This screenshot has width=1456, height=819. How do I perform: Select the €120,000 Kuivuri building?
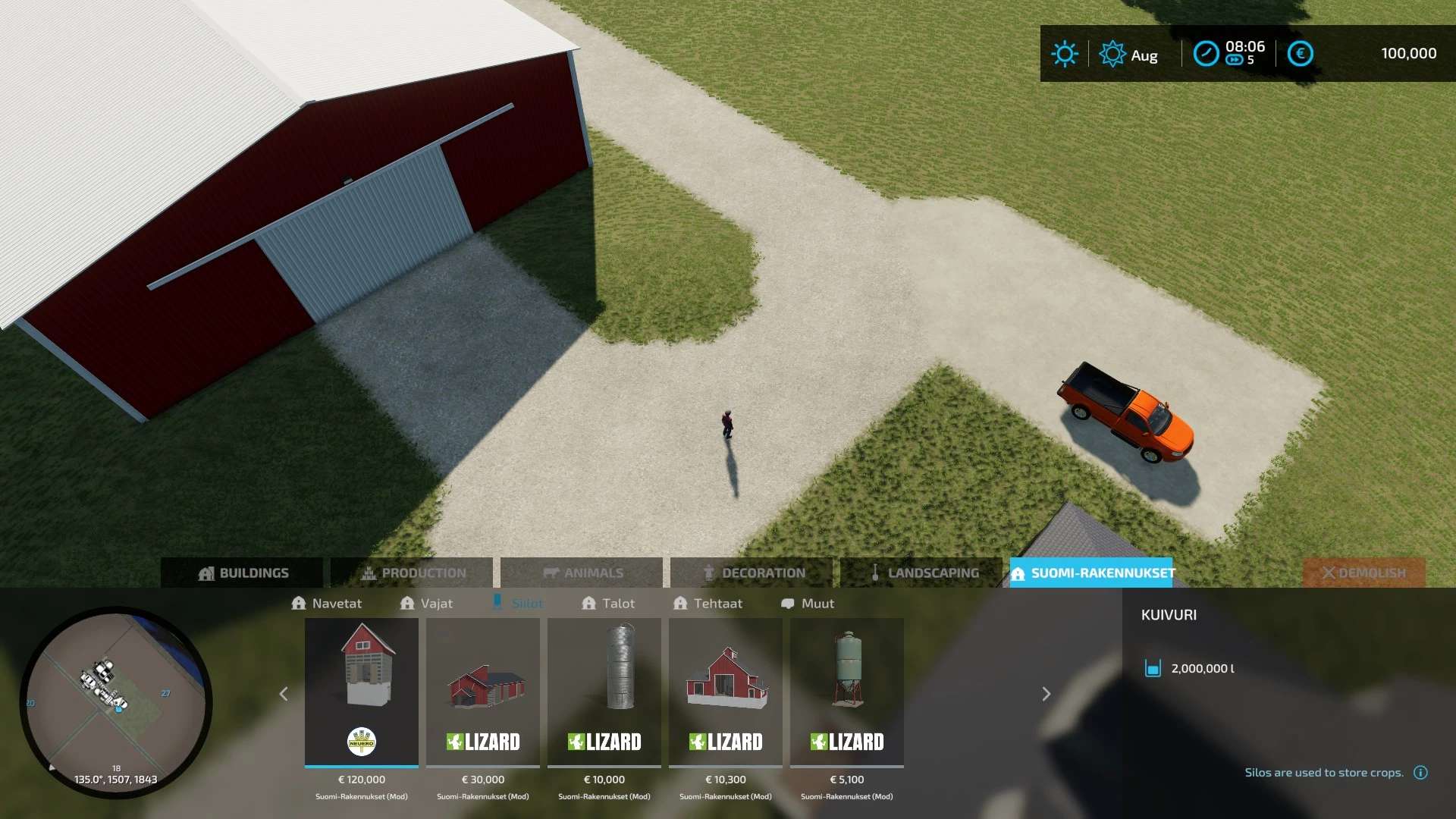362,692
